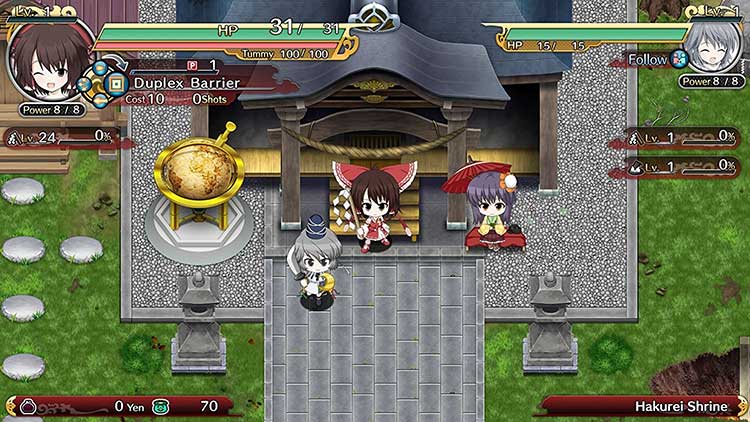Click the green coin icon beside 70
Screen dimensions: 750x422
point(161,406)
